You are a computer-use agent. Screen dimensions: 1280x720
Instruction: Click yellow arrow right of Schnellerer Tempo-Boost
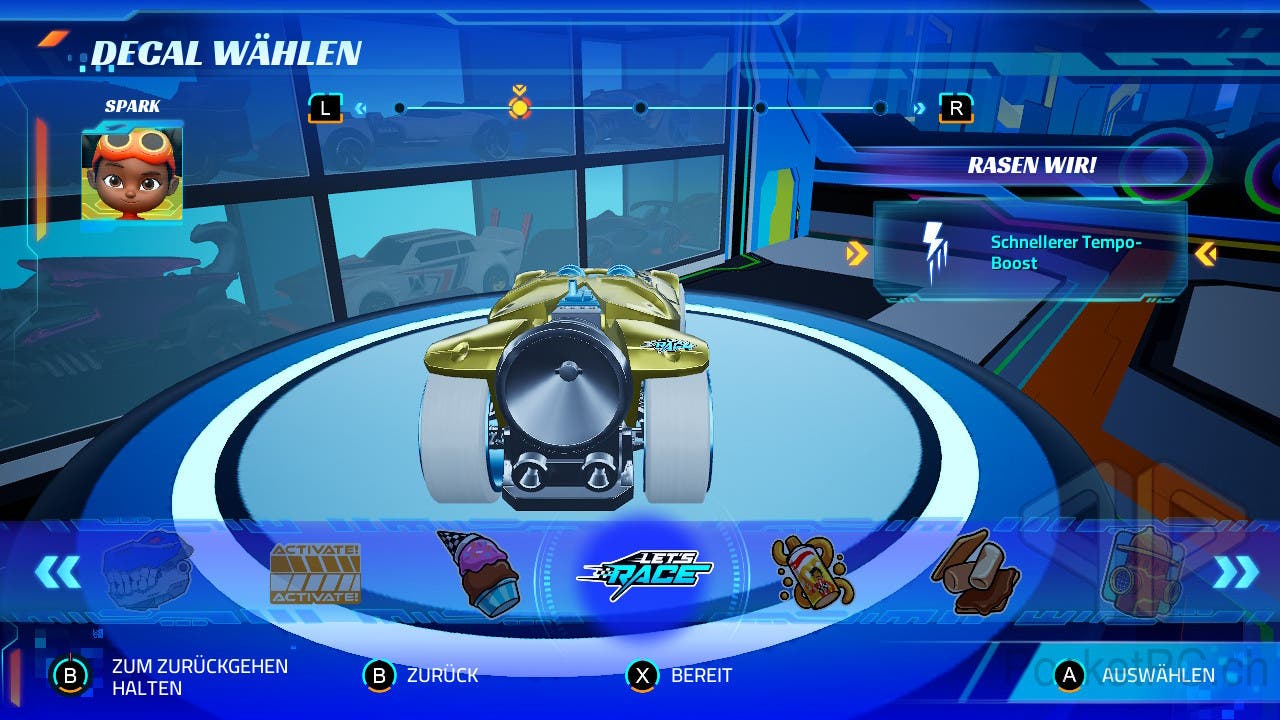click(x=1206, y=254)
